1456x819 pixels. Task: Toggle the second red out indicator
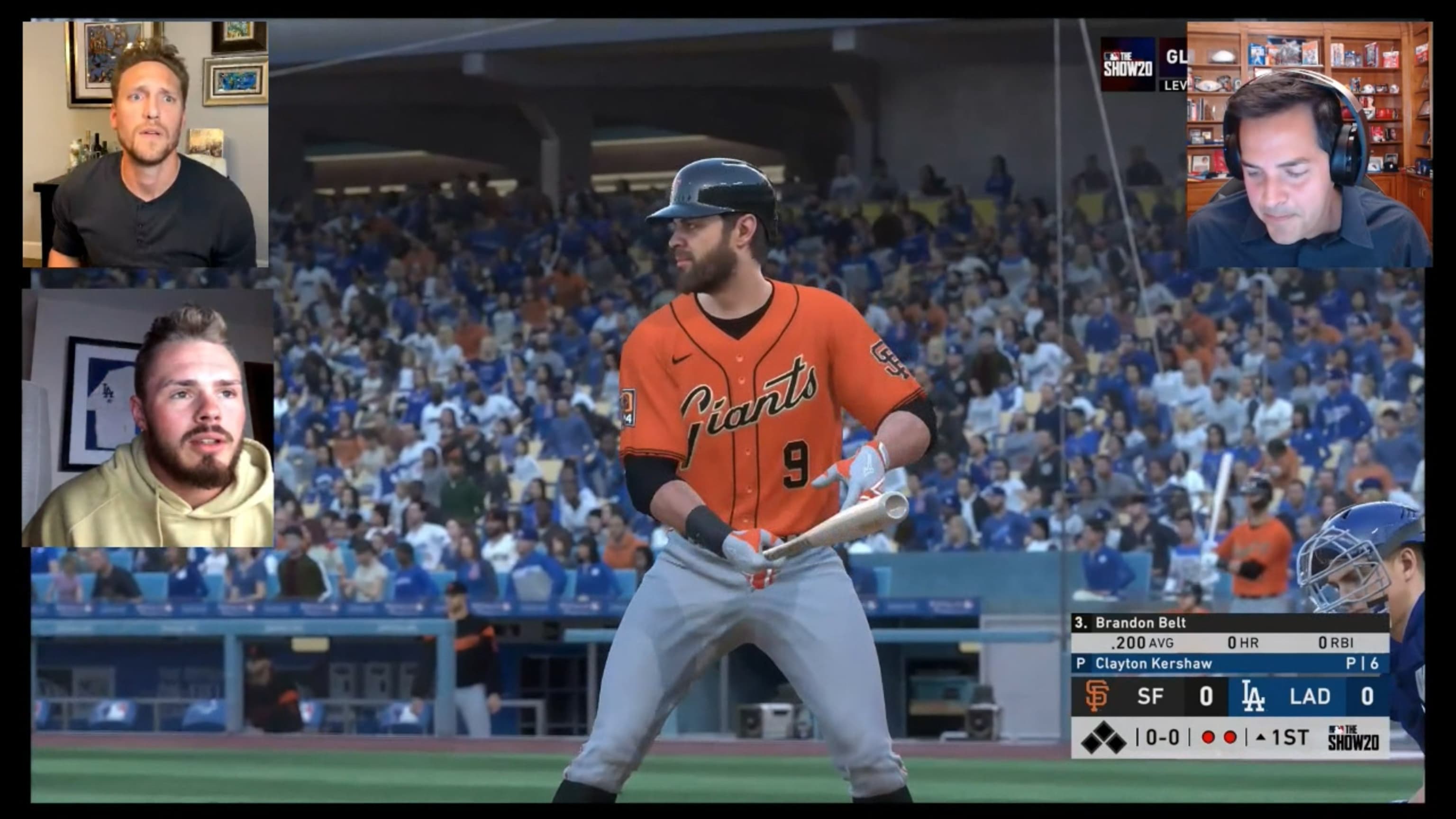click(1230, 737)
